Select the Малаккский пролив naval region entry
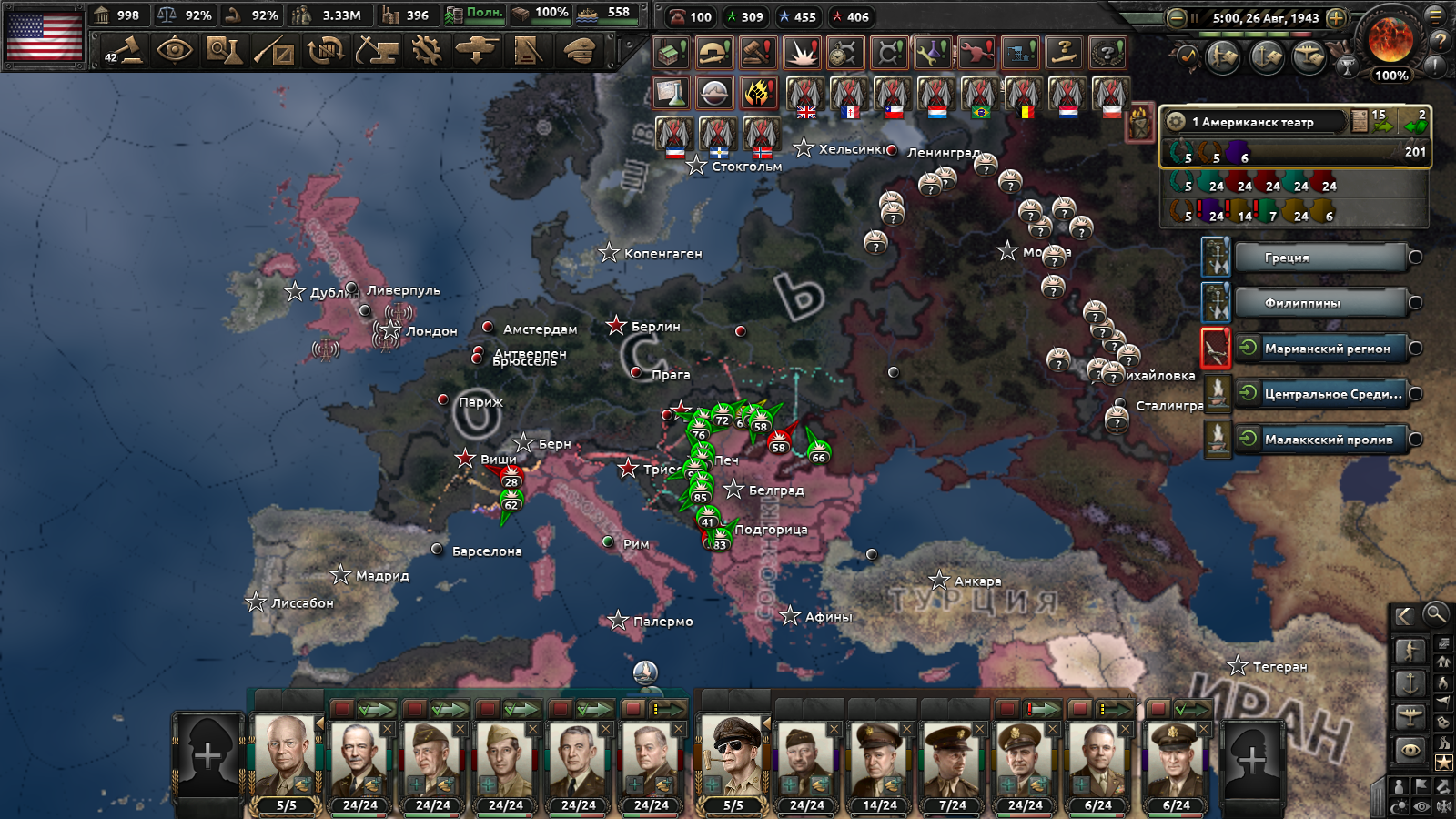1456x819 pixels. click(1327, 440)
